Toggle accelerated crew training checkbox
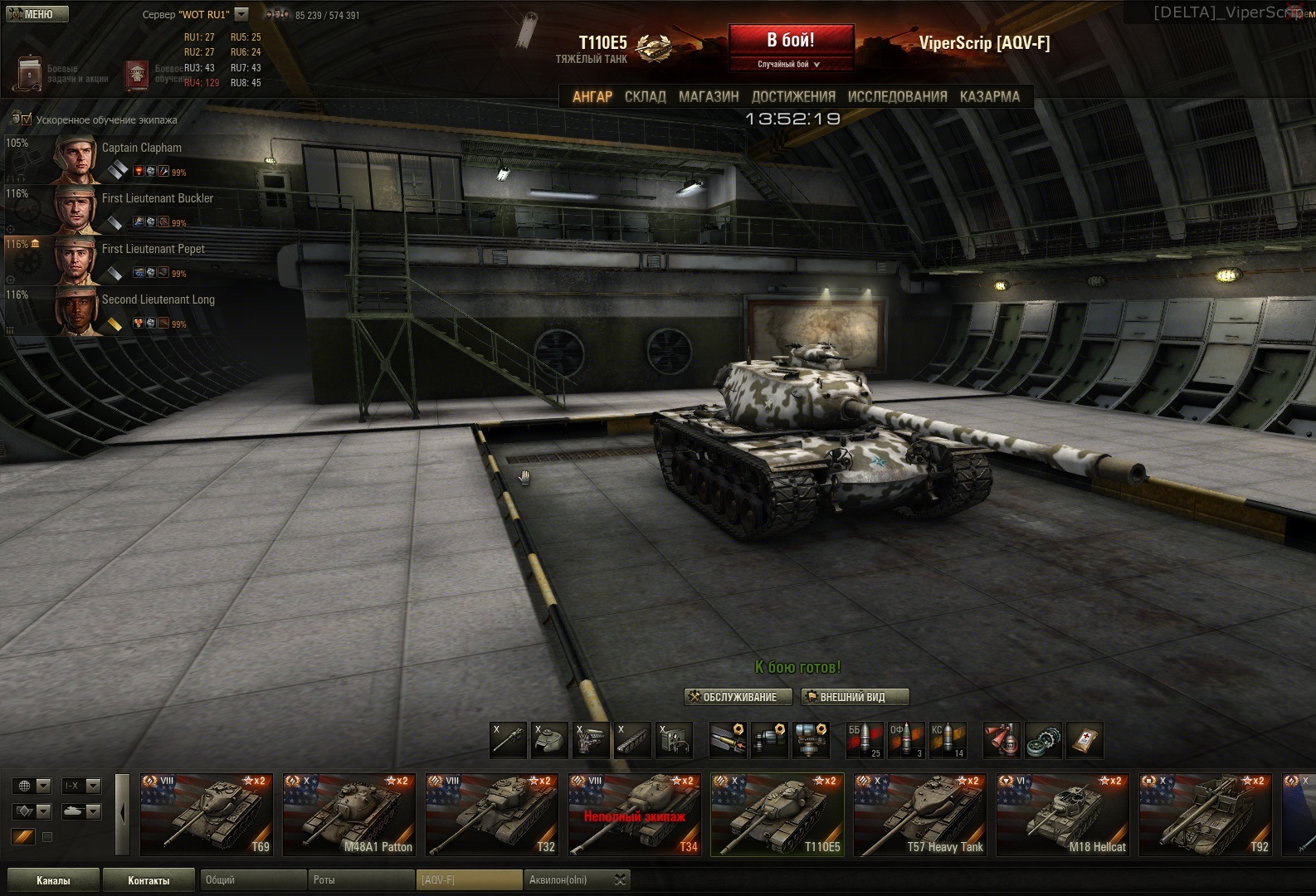Viewport: 1316px width, 896px height. click(26, 119)
